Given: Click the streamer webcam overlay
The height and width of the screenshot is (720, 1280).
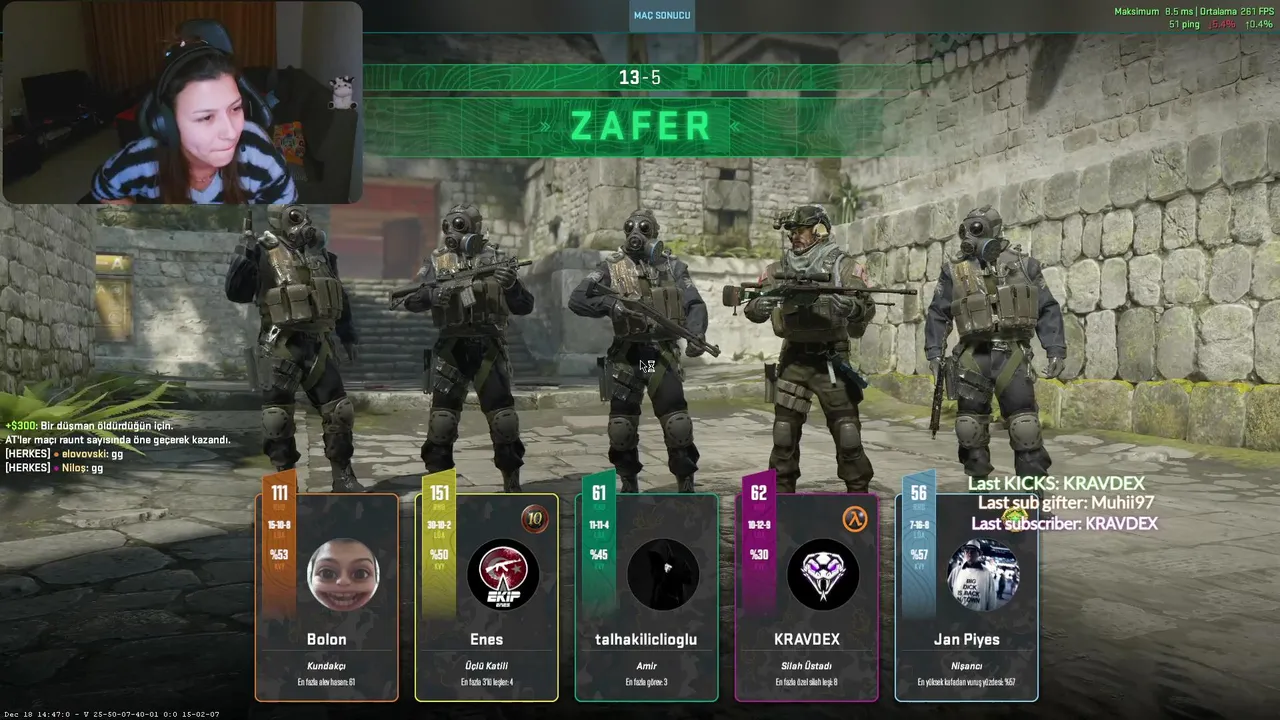Looking at the screenshot, I should 182,102.
